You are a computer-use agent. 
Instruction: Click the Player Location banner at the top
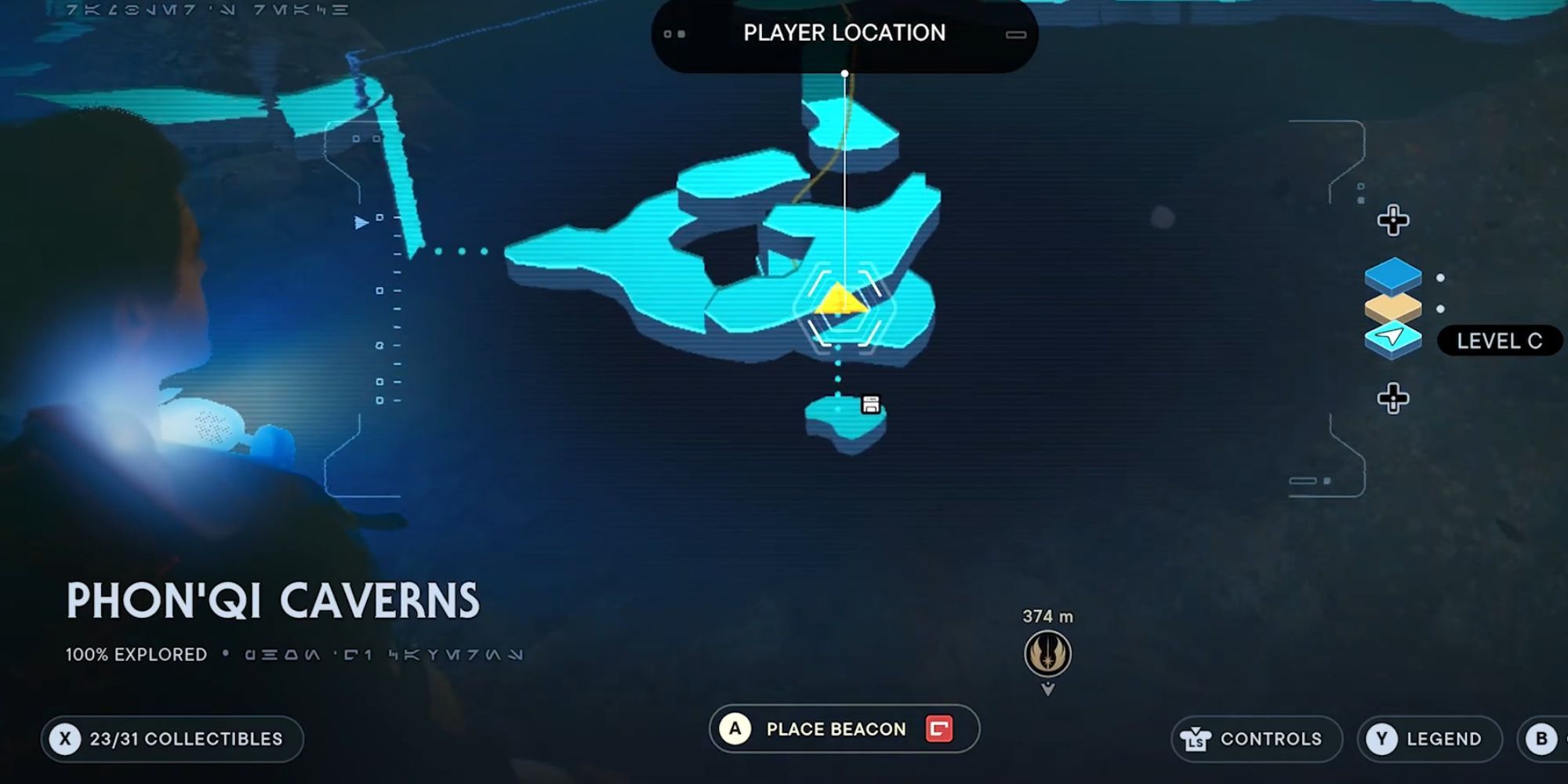click(x=844, y=33)
